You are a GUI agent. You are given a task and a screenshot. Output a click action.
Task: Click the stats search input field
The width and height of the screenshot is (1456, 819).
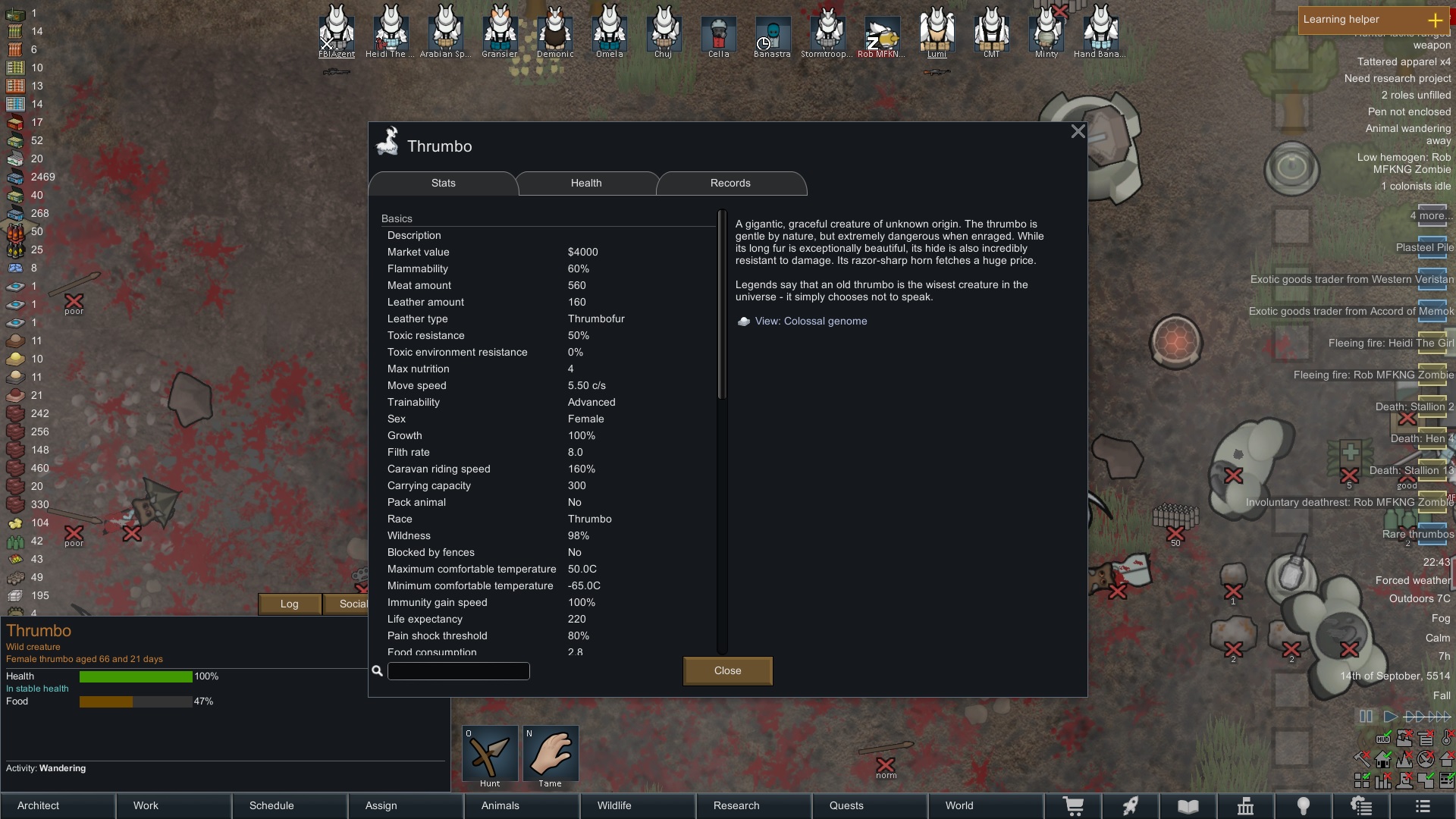click(x=458, y=671)
